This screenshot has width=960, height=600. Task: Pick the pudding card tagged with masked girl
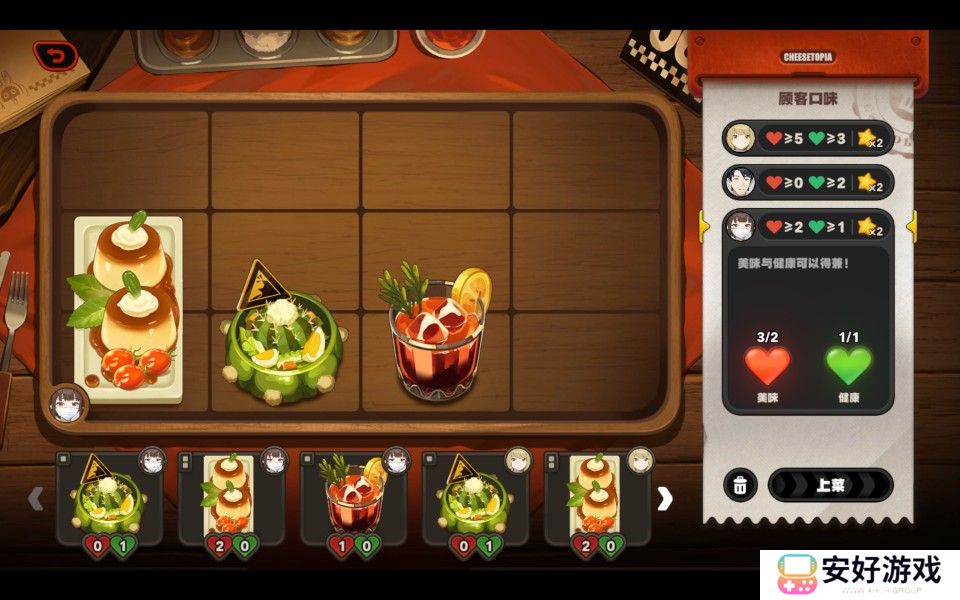[232, 497]
